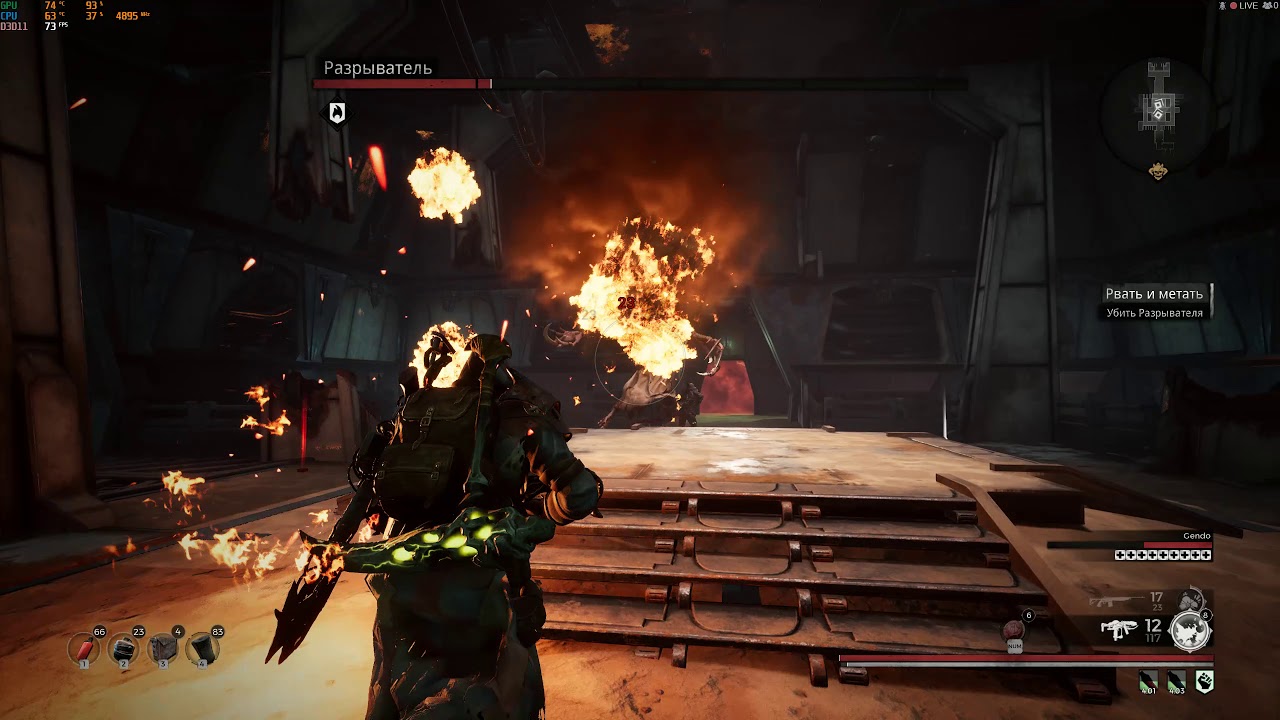Click the raised fist buff icon
This screenshot has width=1280, height=720.
[x=1204, y=682]
